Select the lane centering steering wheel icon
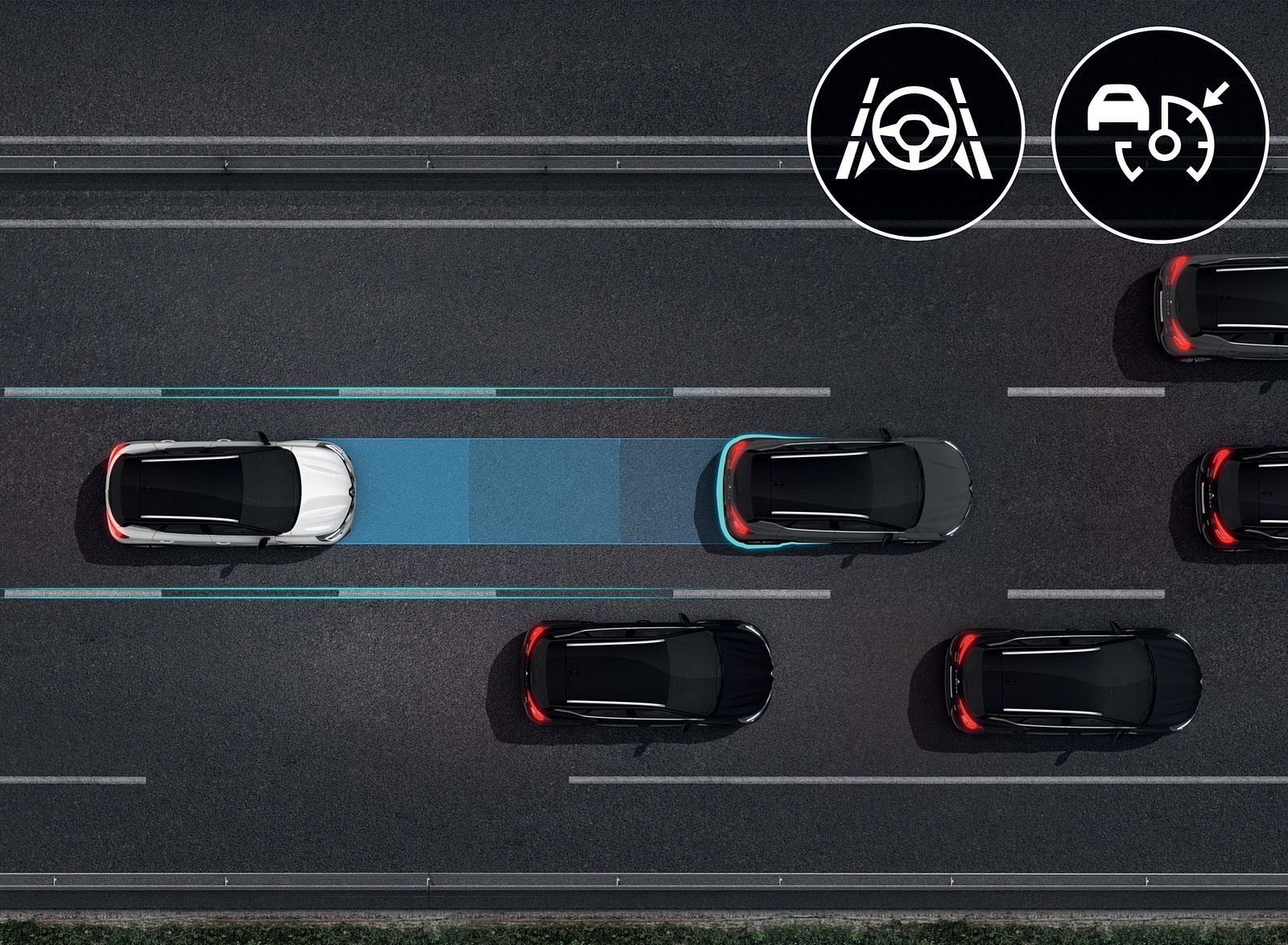The width and height of the screenshot is (1288, 945). pyautogui.click(x=915, y=132)
